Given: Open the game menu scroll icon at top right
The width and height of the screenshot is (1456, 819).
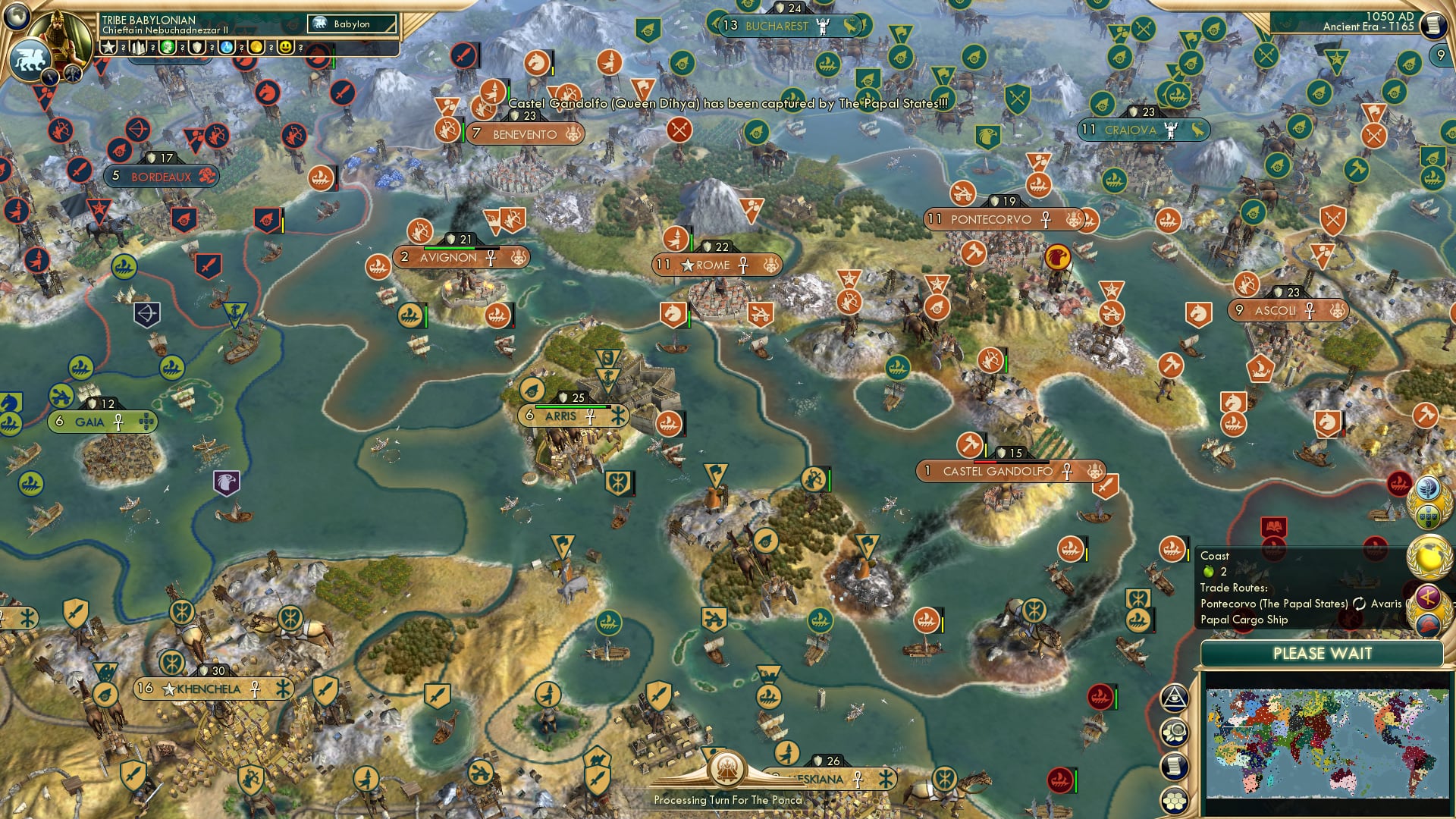Looking at the screenshot, I should (x=1433, y=24).
